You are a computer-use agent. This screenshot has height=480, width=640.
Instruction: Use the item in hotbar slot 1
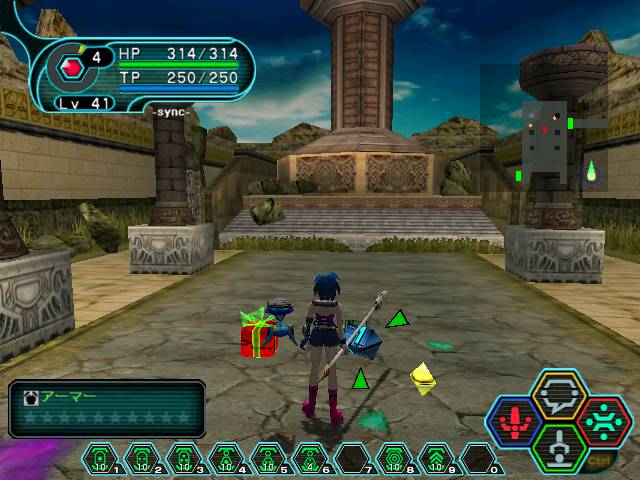(x=100, y=459)
